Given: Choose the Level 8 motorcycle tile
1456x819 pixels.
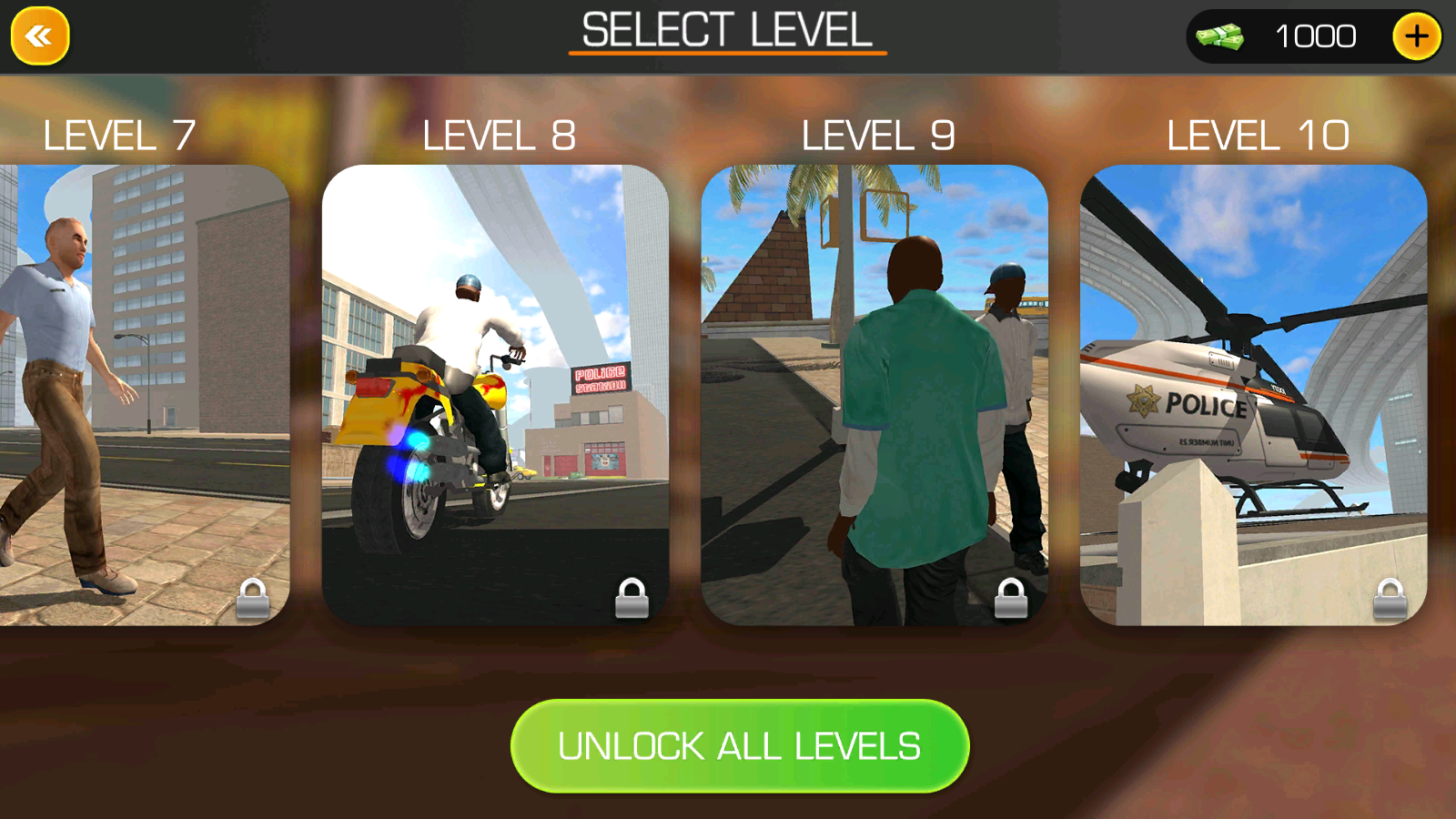Looking at the screenshot, I should coord(495,395).
